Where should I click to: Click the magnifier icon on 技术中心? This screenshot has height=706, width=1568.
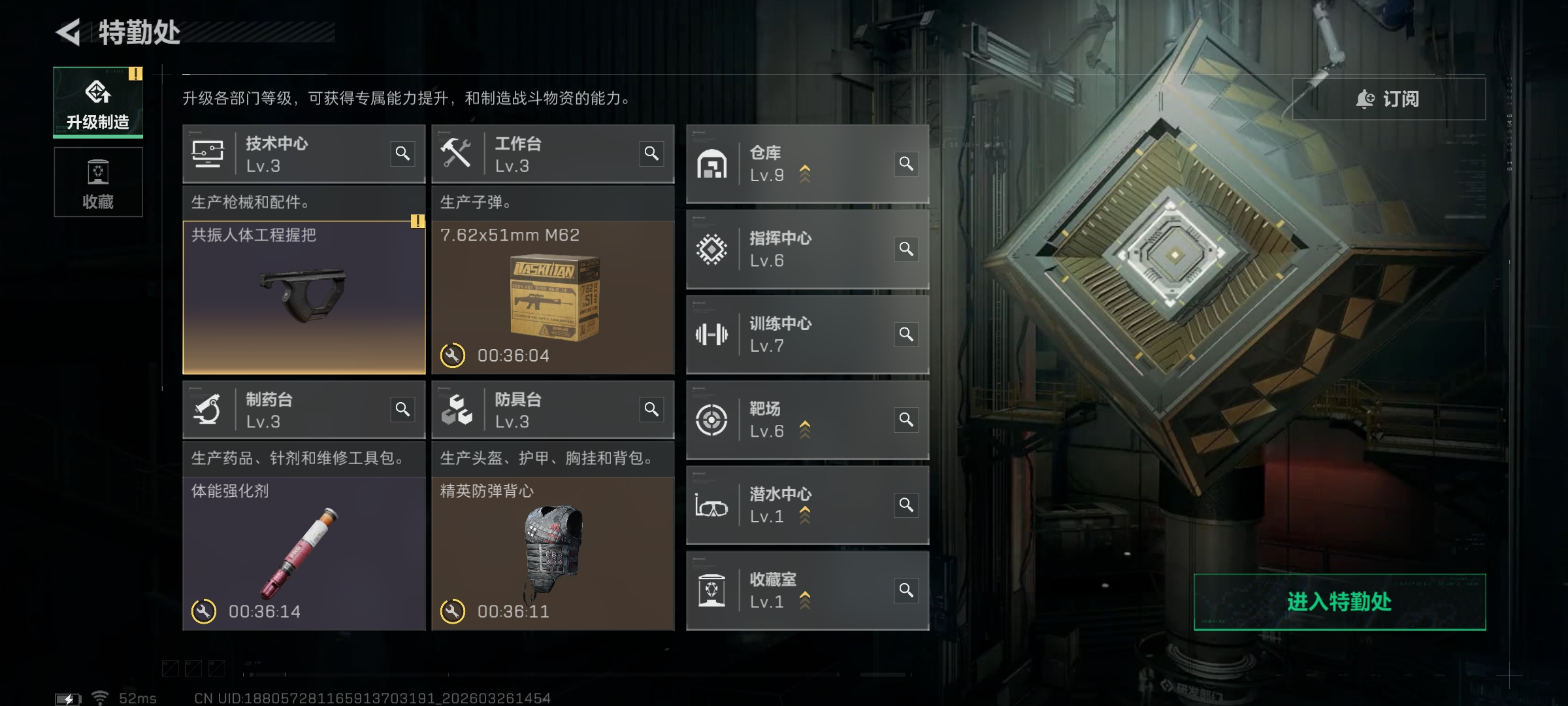coord(402,154)
